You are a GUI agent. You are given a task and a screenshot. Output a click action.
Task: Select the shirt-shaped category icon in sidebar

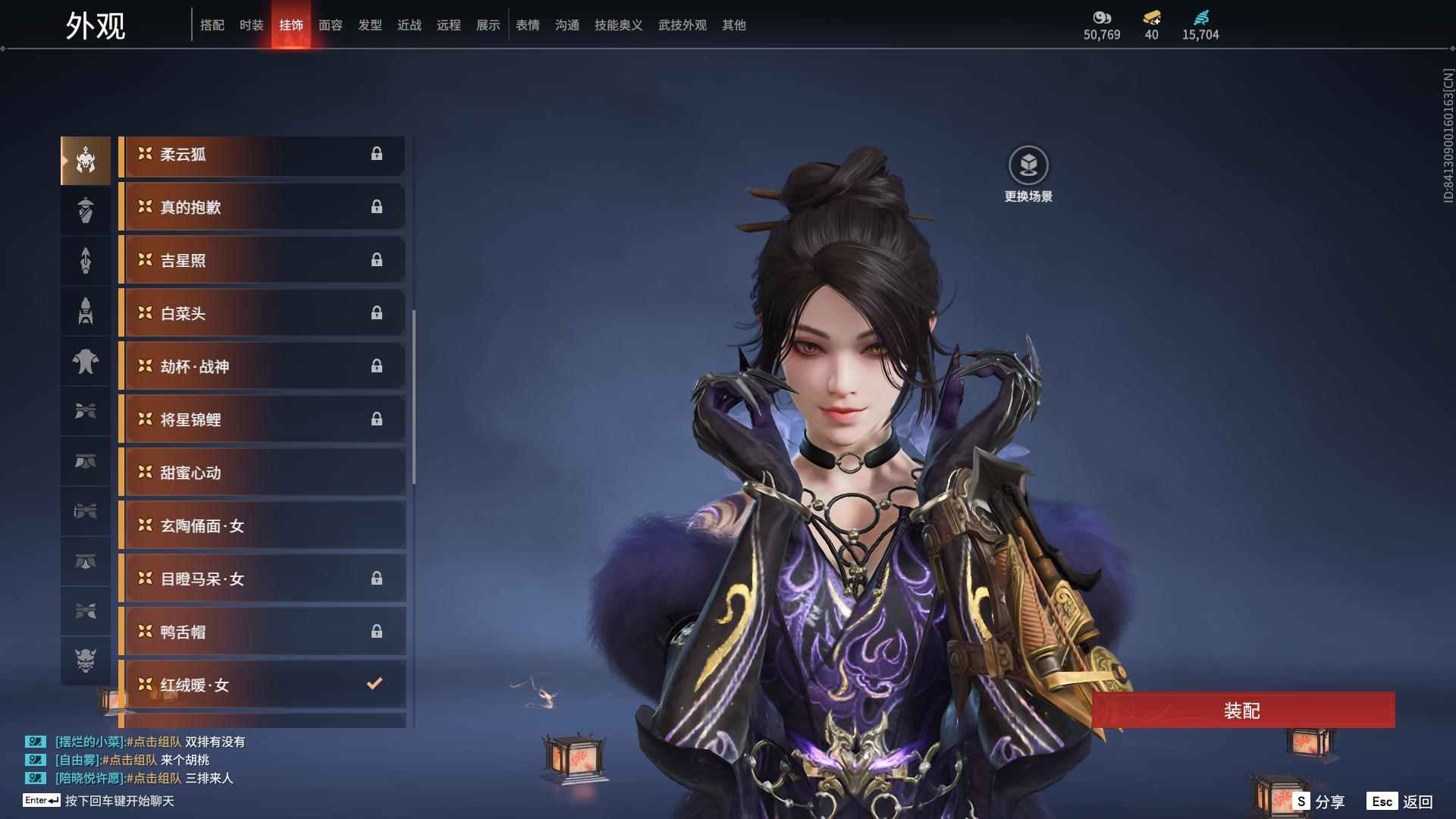pos(85,362)
